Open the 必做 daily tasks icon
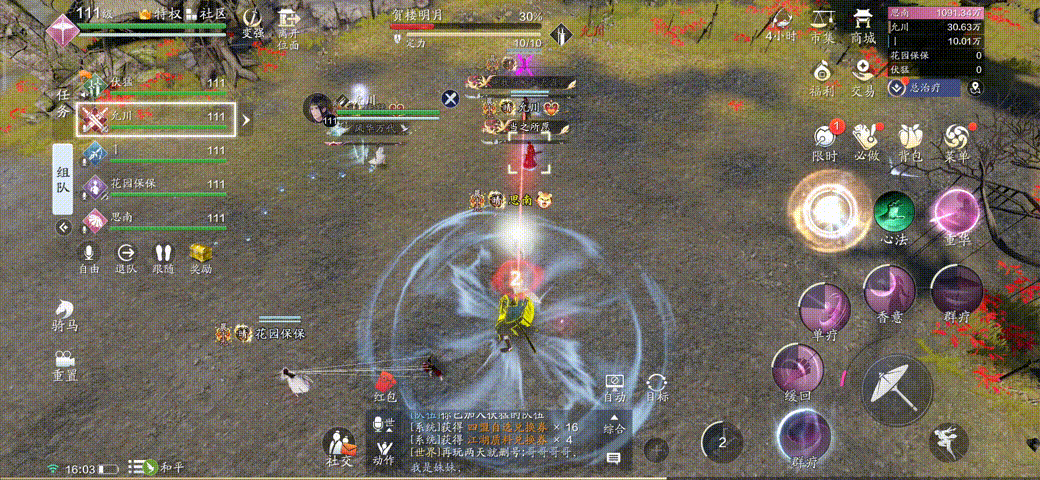 coord(867,140)
